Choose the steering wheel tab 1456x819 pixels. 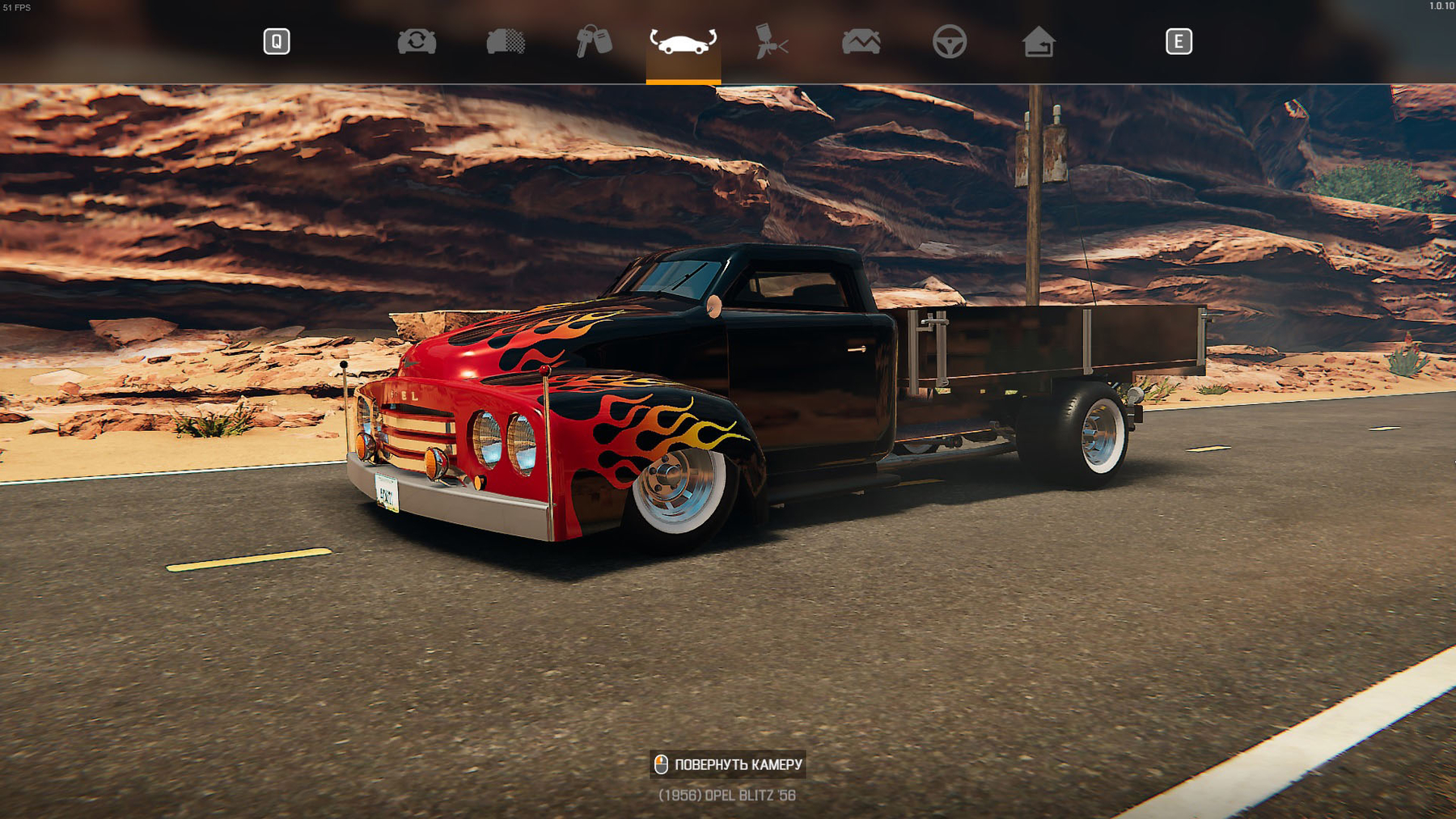[949, 41]
